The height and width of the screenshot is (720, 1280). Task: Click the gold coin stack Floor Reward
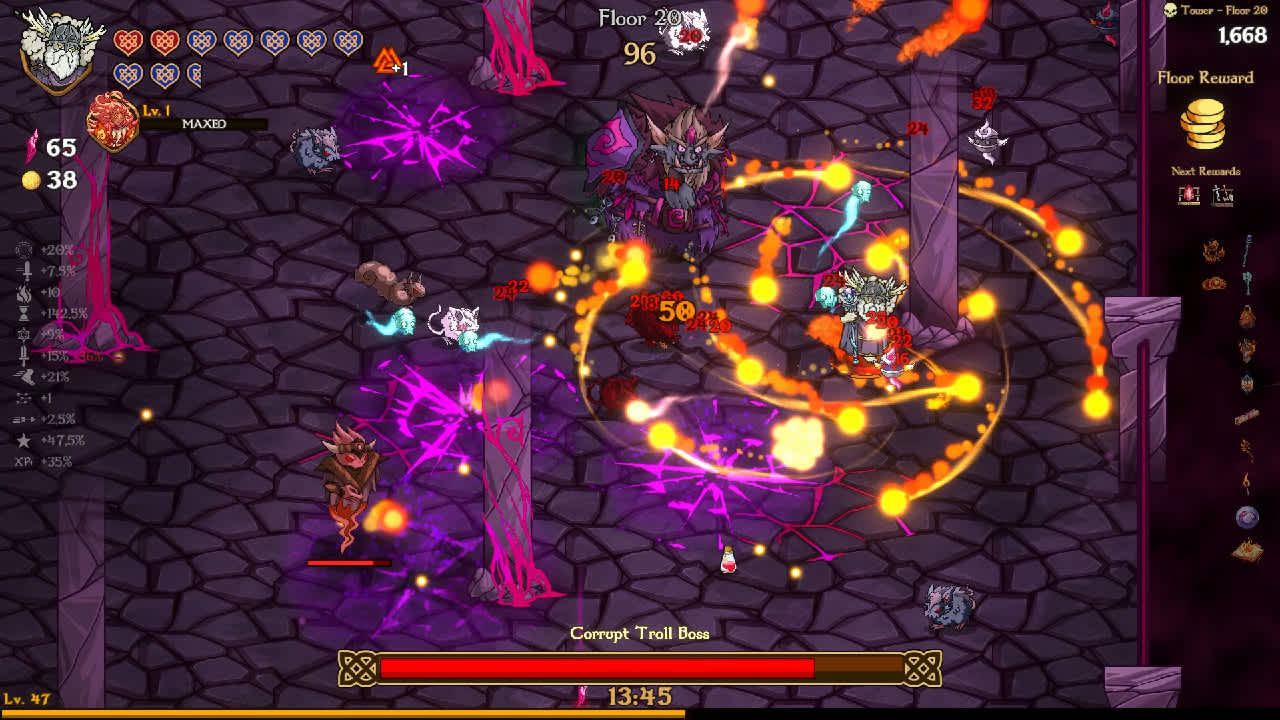(x=1205, y=123)
